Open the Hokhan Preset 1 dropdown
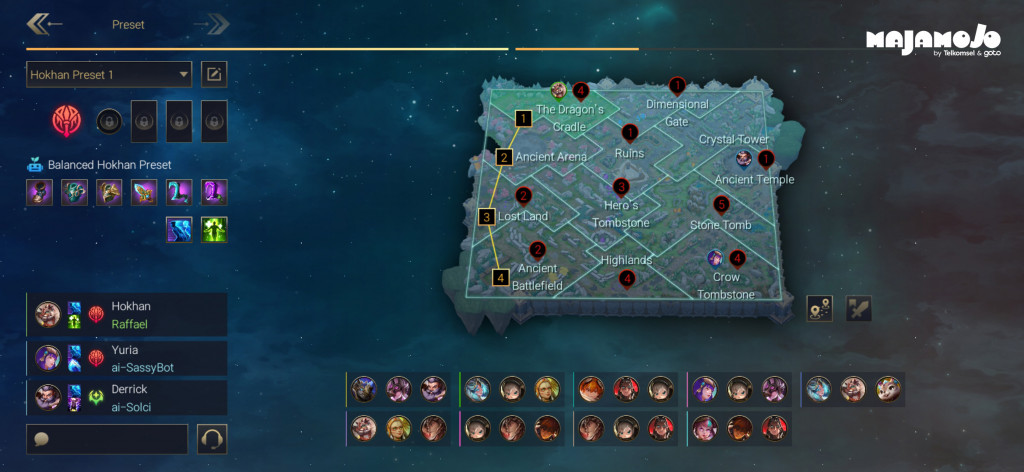 (109, 74)
